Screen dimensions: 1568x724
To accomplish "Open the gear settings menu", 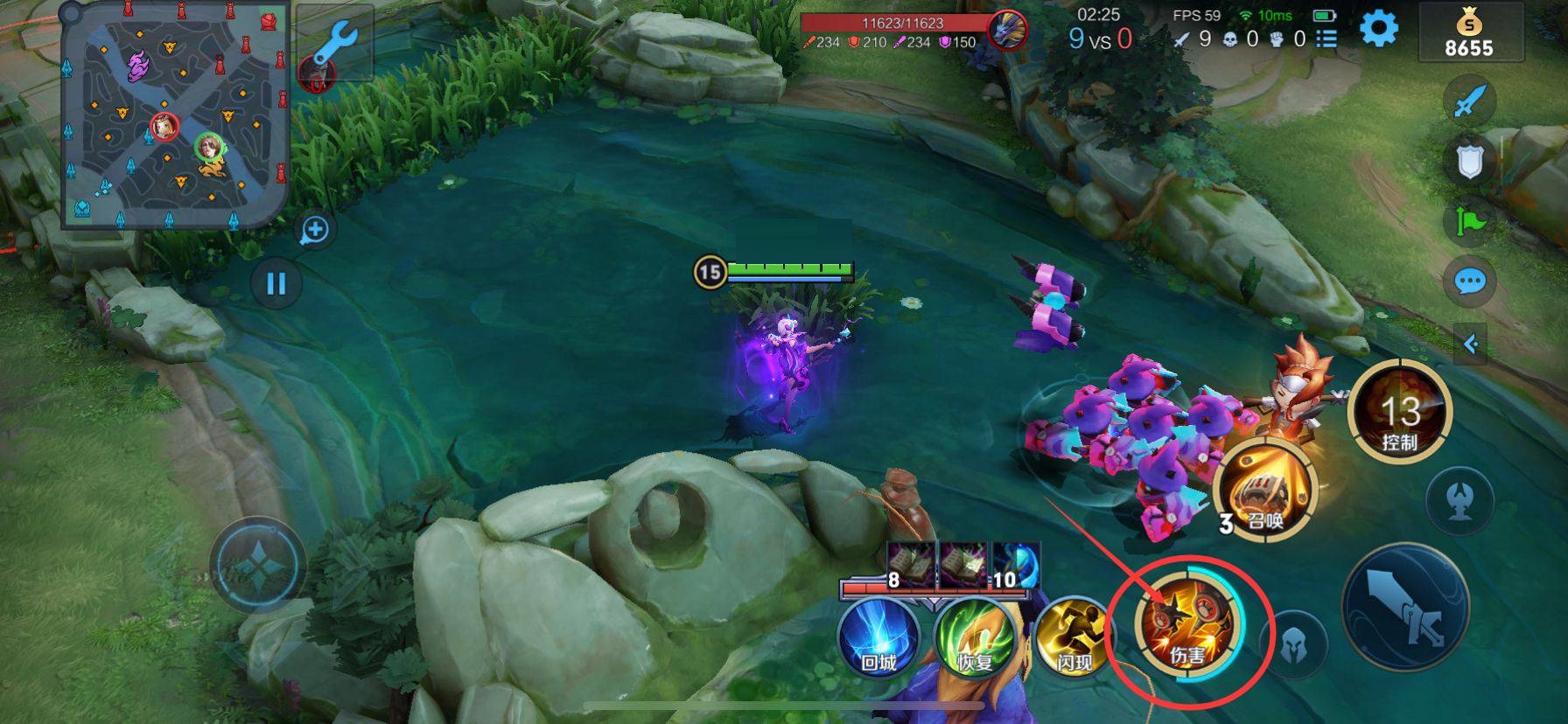I will point(1379,29).
